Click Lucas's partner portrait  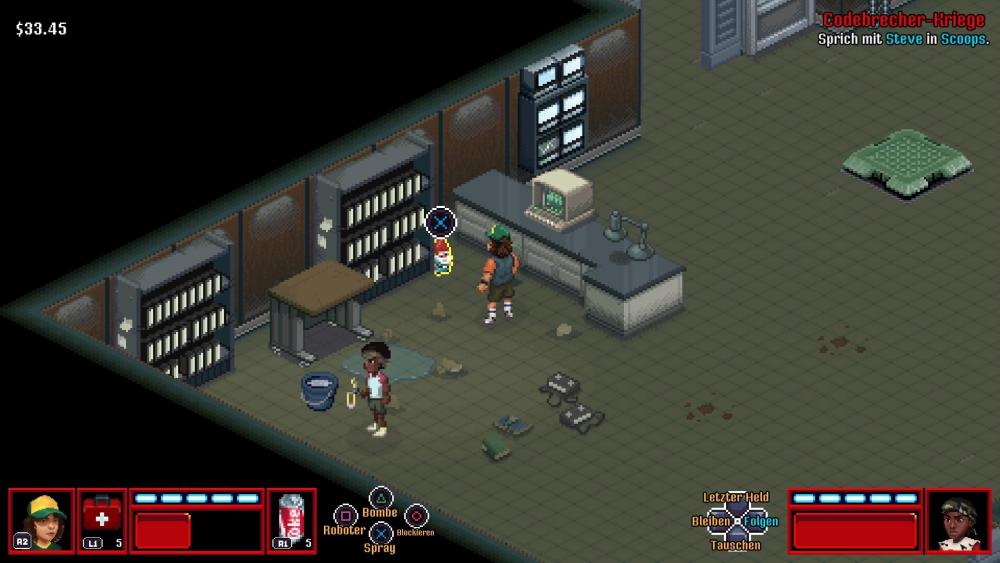958,520
